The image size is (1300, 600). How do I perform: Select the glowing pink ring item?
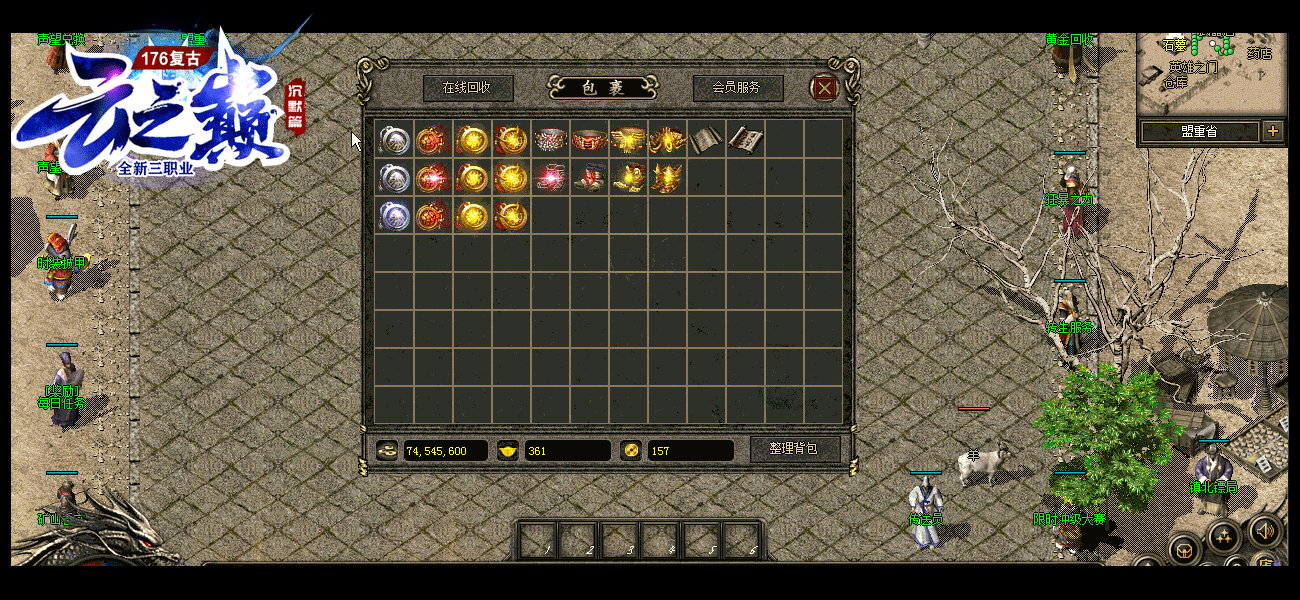point(550,178)
